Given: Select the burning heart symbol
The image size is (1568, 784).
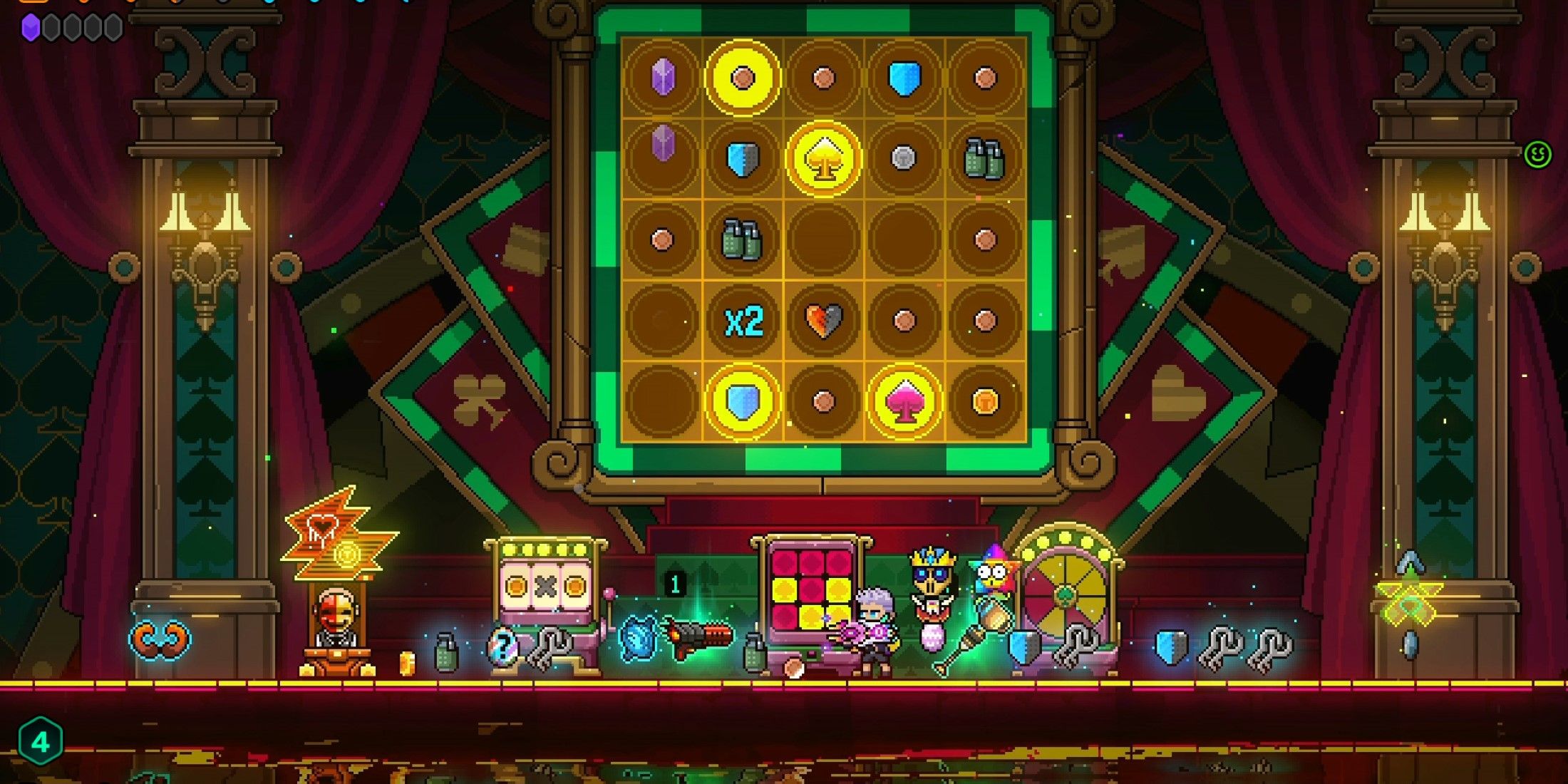Looking at the screenshot, I should tap(823, 321).
